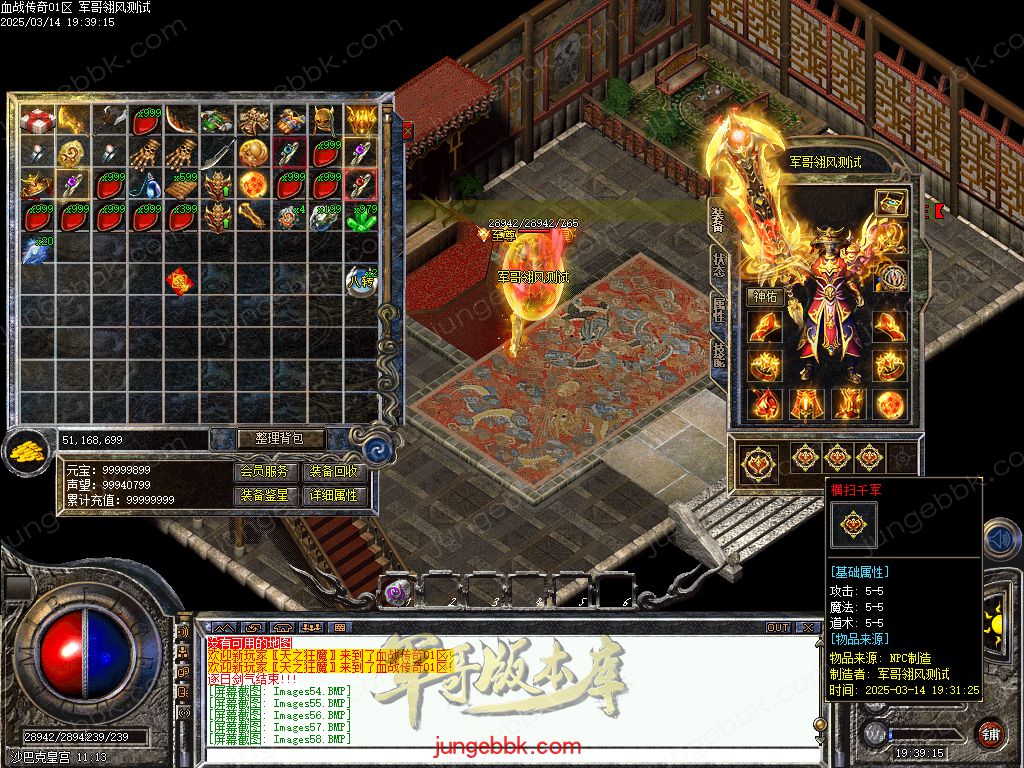Click the OUT button above chat box
The width and height of the screenshot is (1024, 768).
(777, 628)
